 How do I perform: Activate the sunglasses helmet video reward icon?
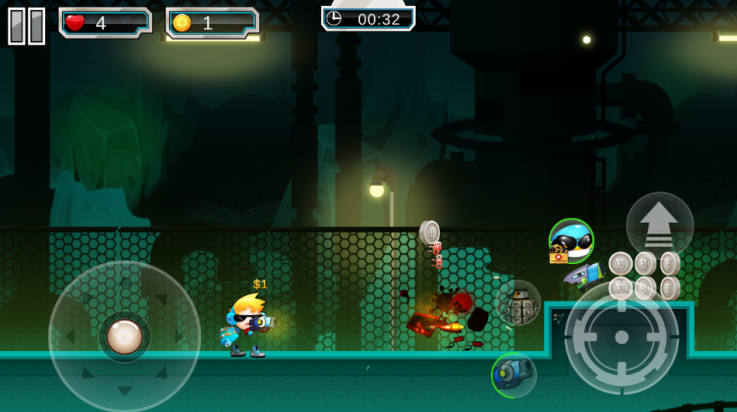click(571, 240)
